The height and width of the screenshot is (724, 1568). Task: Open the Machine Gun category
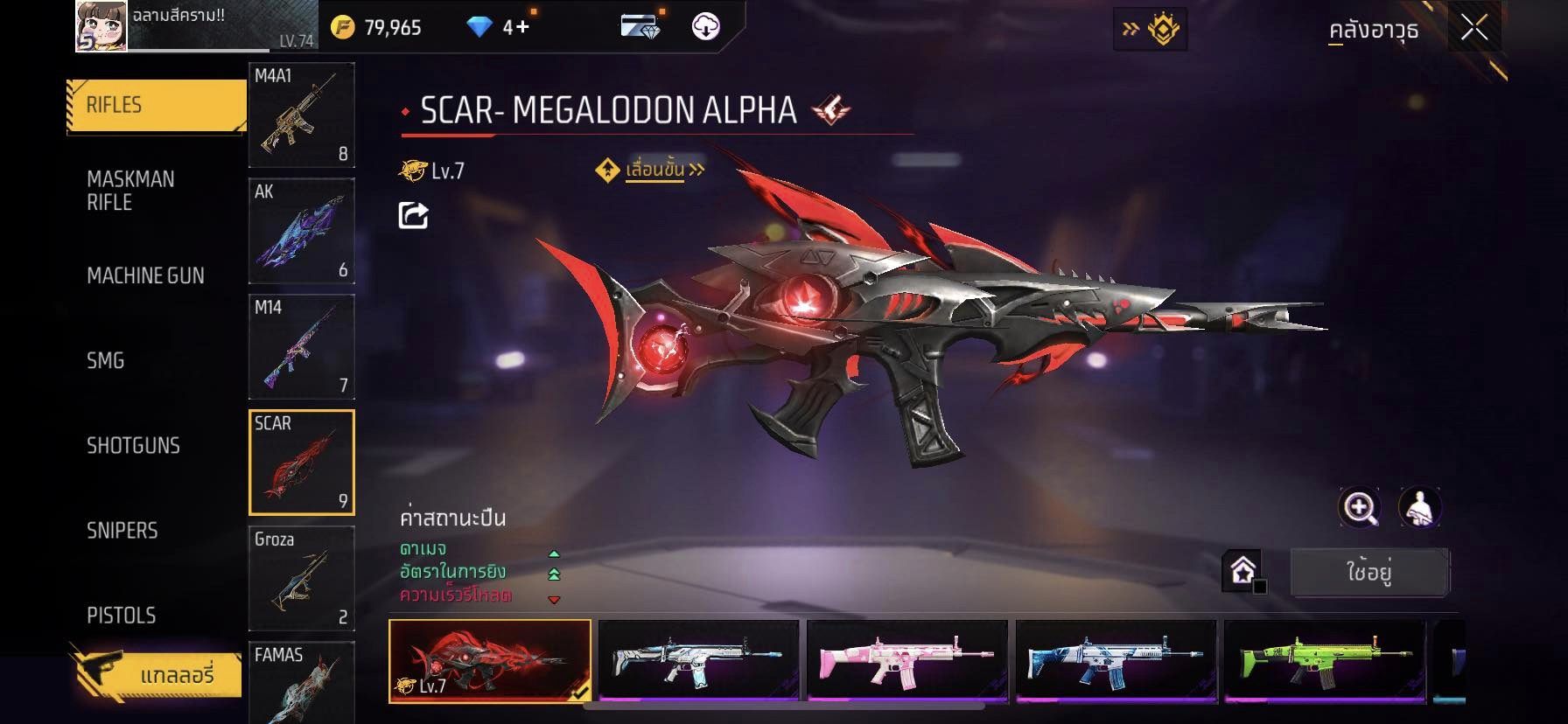coord(145,275)
